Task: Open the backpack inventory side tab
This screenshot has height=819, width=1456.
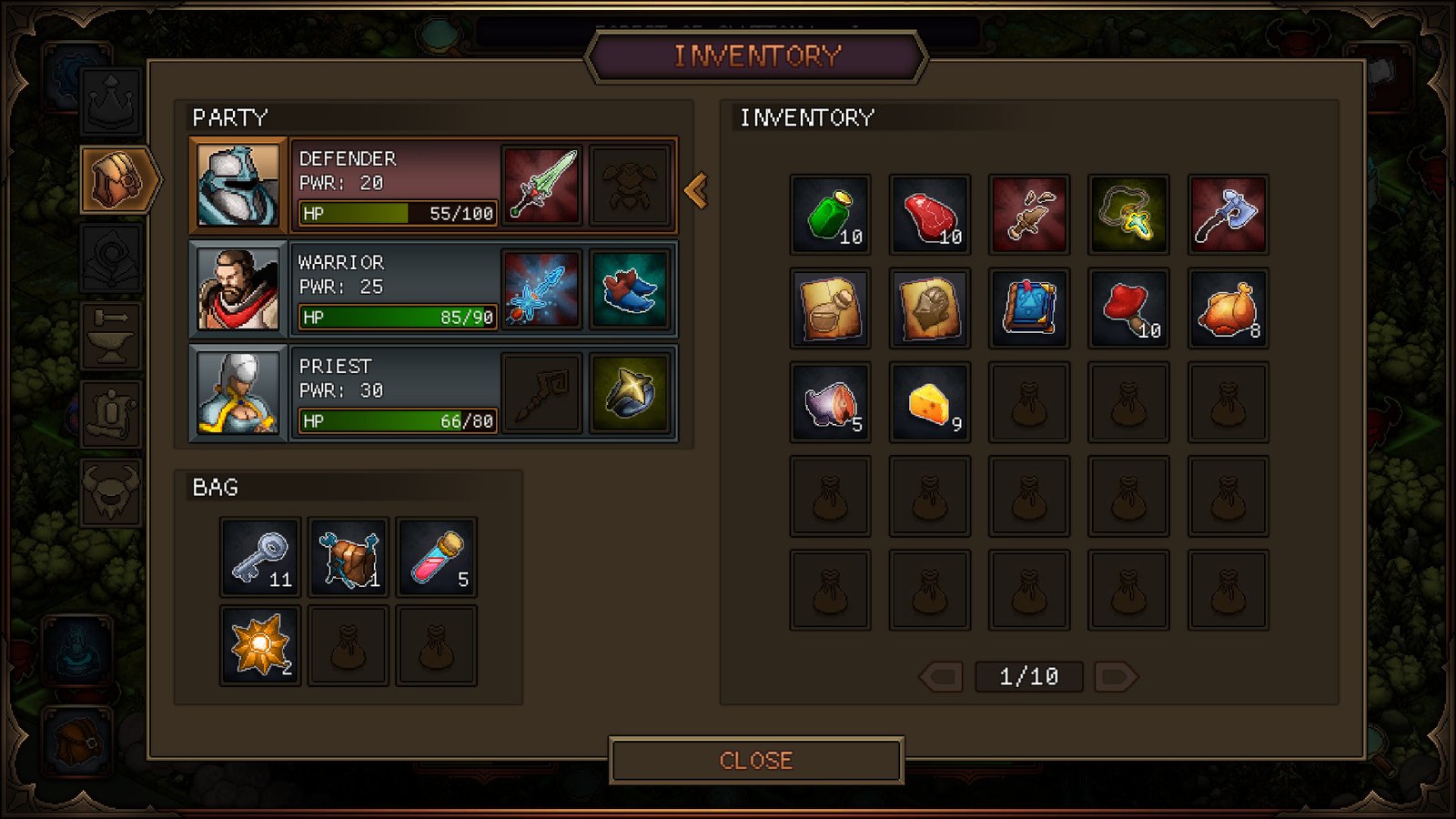Action: tap(116, 179)
